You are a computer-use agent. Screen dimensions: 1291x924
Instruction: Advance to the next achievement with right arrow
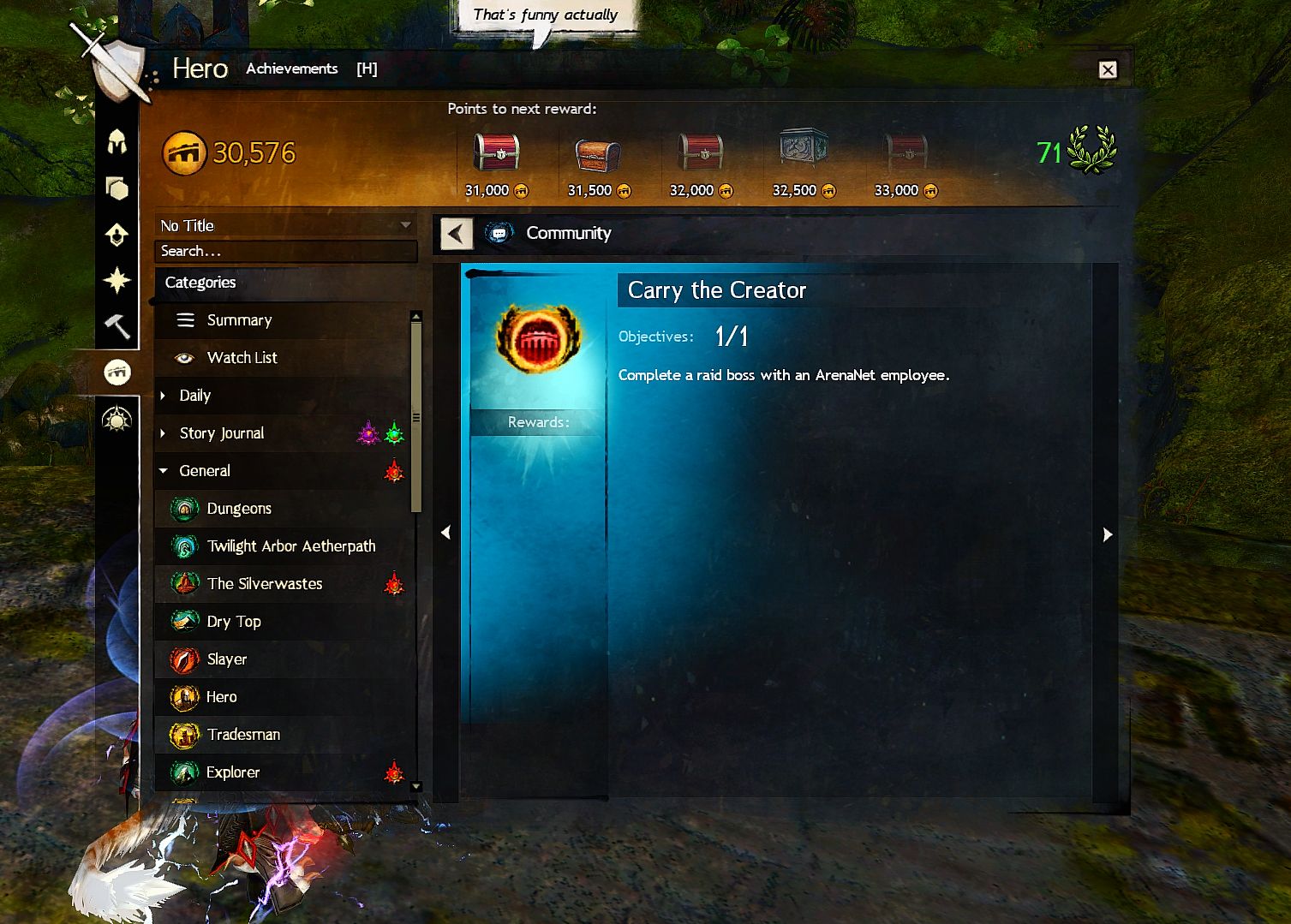1108,534
